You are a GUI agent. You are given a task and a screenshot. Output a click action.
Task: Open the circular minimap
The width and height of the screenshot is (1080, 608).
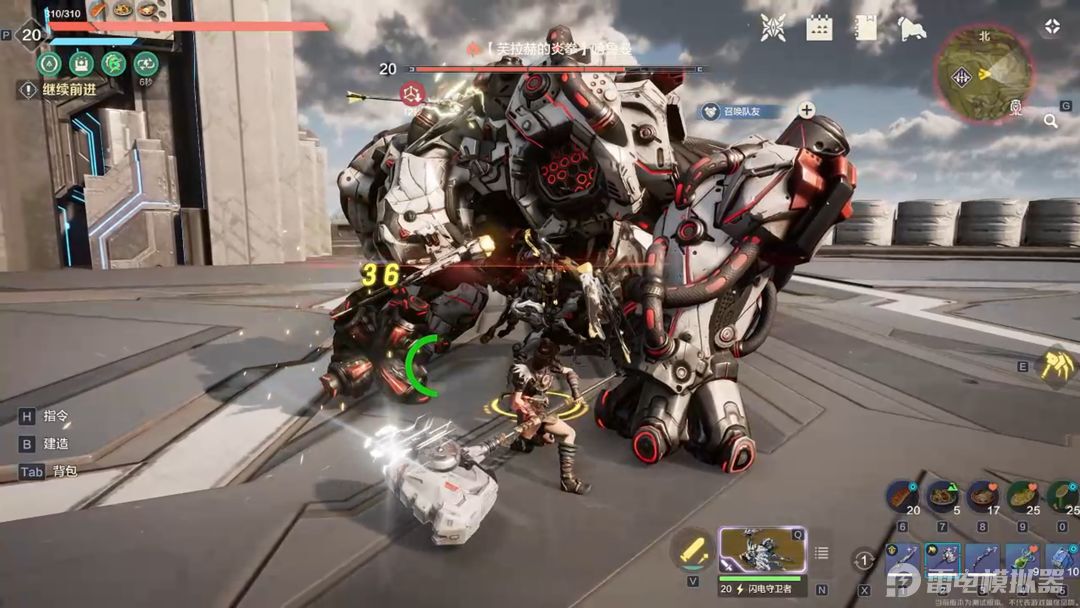pyautogui.click(x=981, y=72)
